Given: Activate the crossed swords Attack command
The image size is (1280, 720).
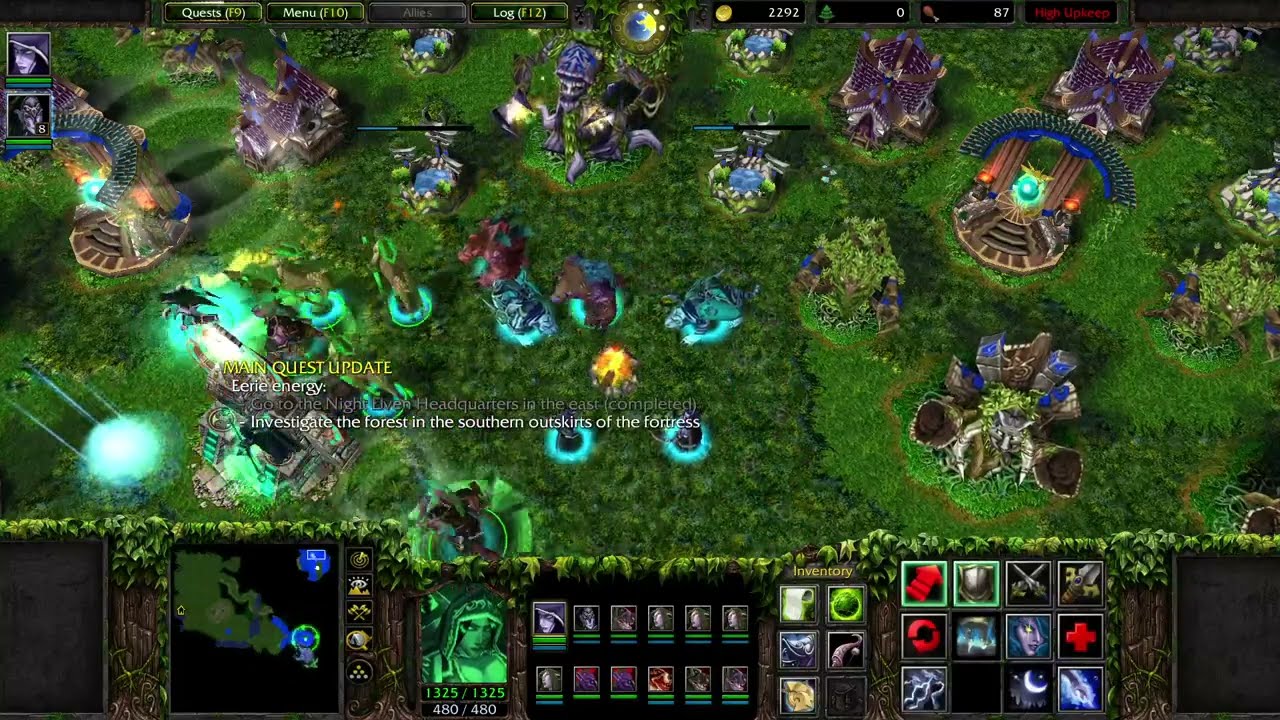Looking at the screenshot, I should pyautogui.click(x=1028, y=584).
